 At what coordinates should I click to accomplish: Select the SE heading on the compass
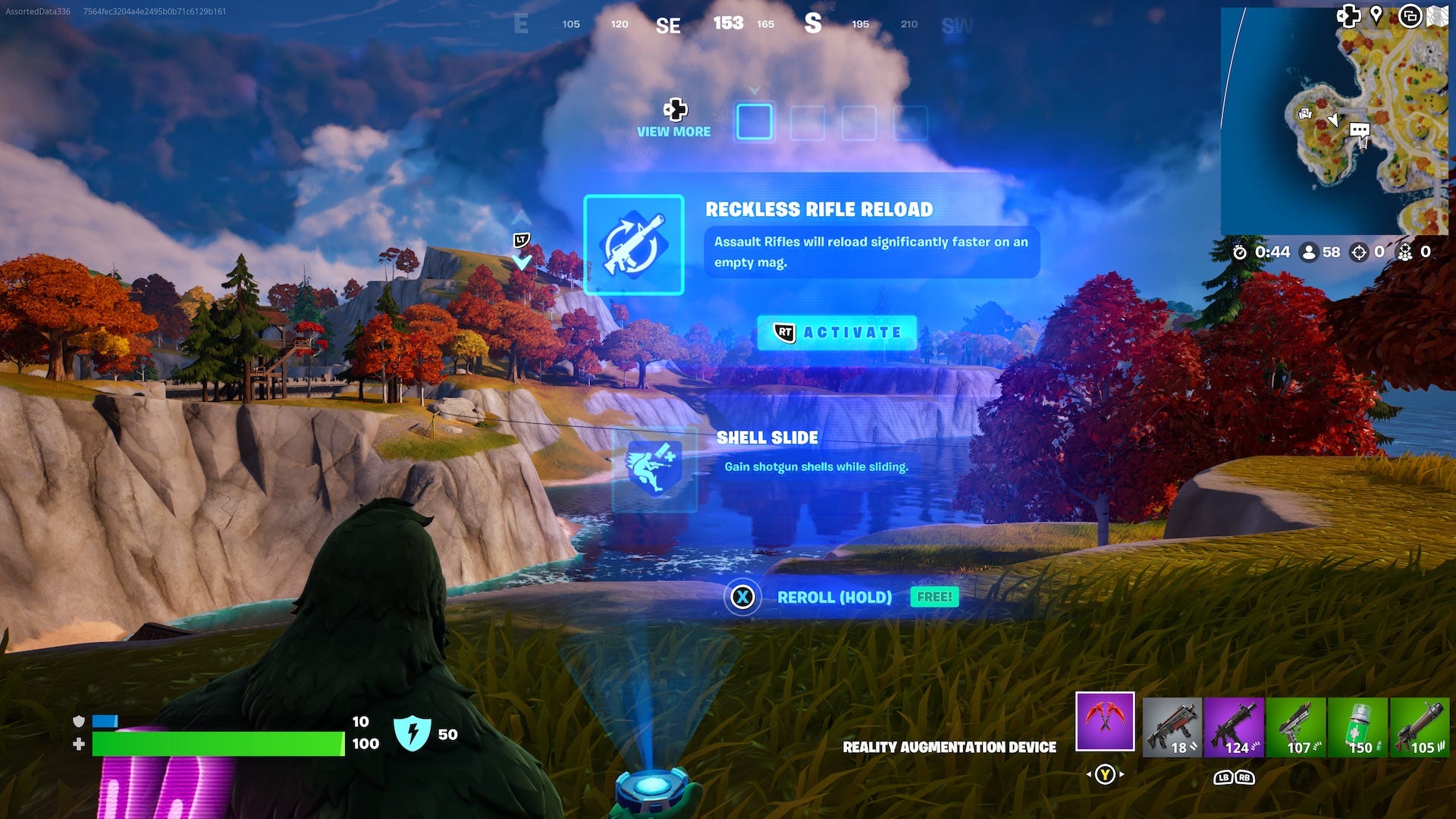coord(668,24)
